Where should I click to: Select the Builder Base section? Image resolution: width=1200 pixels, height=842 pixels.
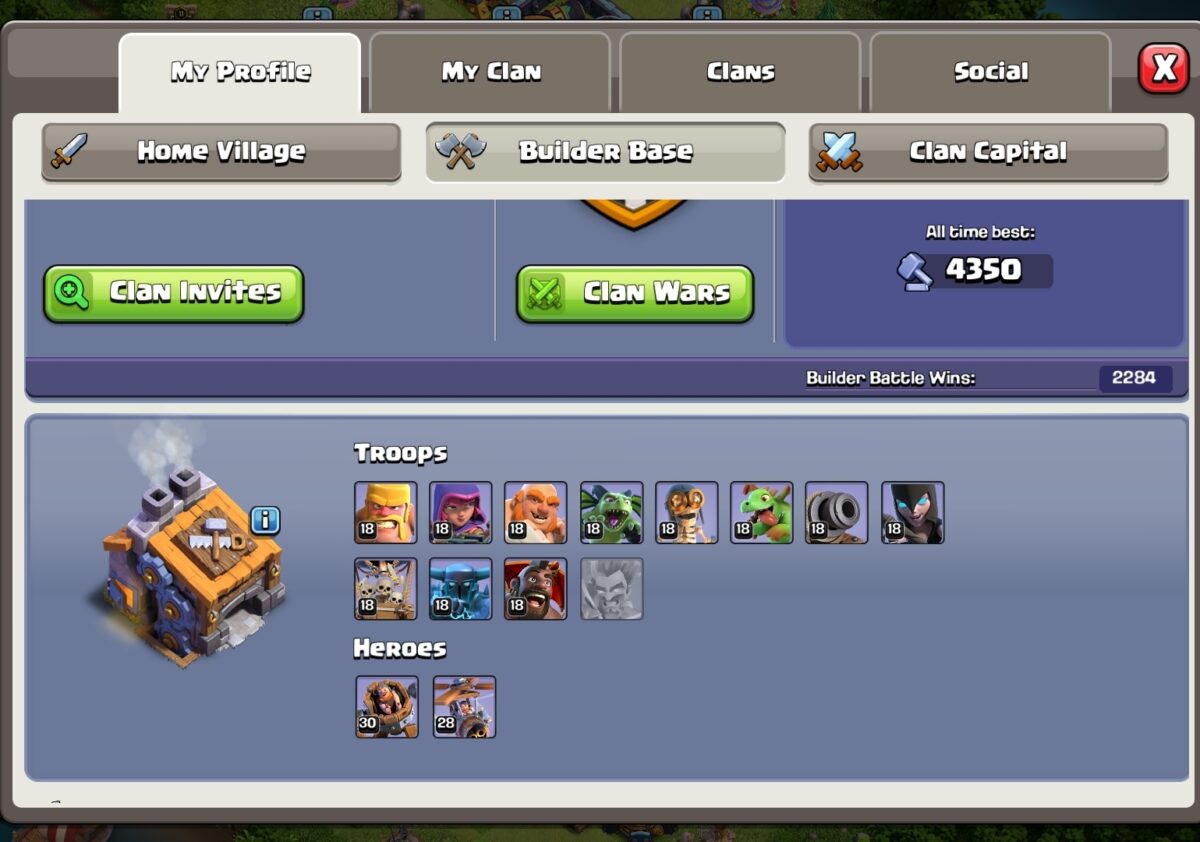click(x=605, y=152)
